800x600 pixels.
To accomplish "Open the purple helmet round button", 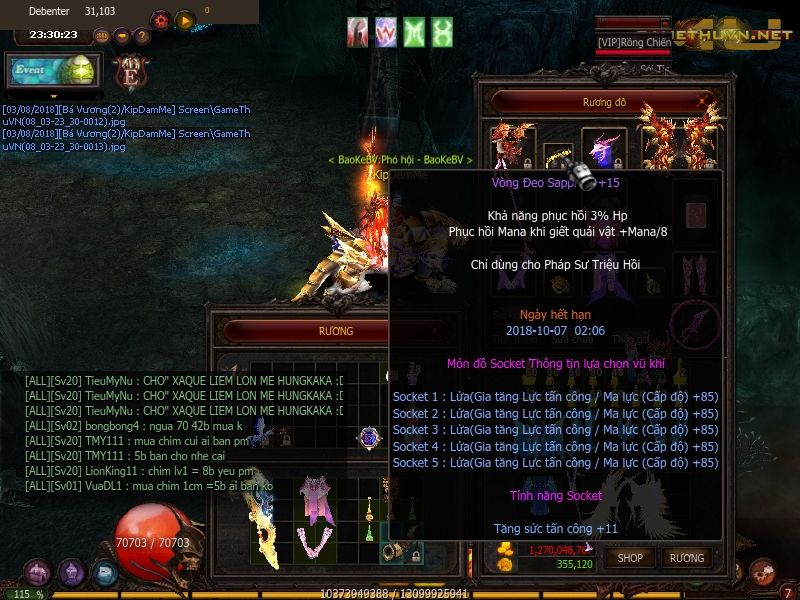I will pos(71,572).
